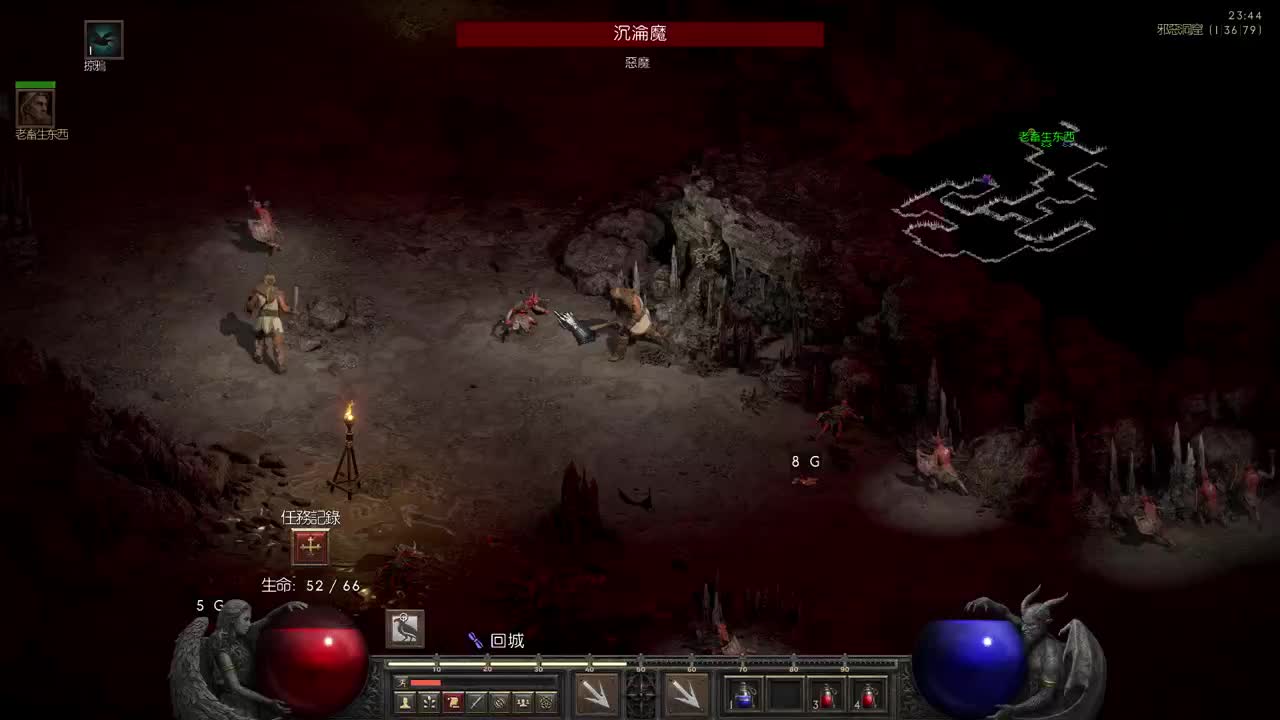The width and height of the screenshot is (1280, 720).
Task: Open the skill tree icon on mini panel
Action: tap(428, 700)
